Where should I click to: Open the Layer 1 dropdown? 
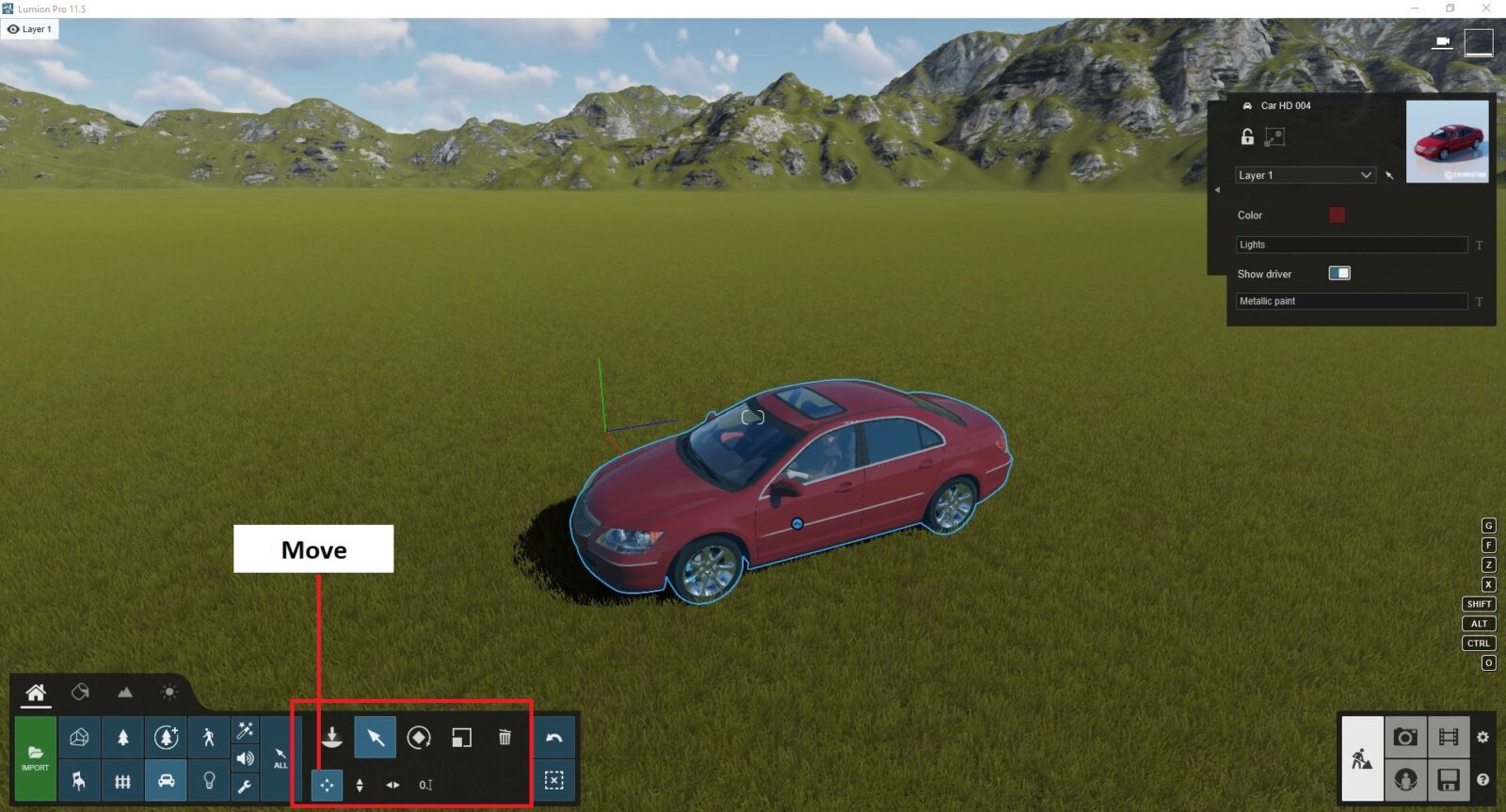click(1305, 175)
